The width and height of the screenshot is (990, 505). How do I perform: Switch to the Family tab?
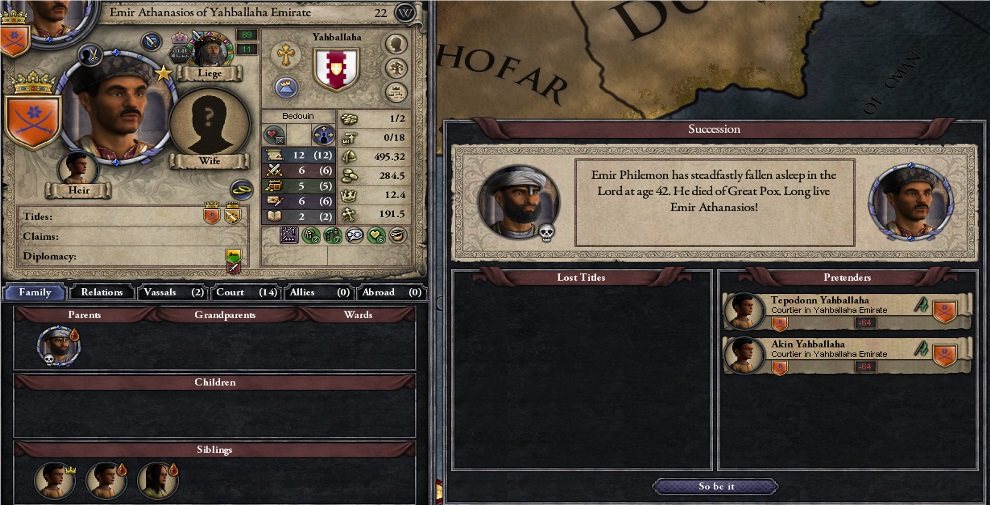tap(35, 292)
